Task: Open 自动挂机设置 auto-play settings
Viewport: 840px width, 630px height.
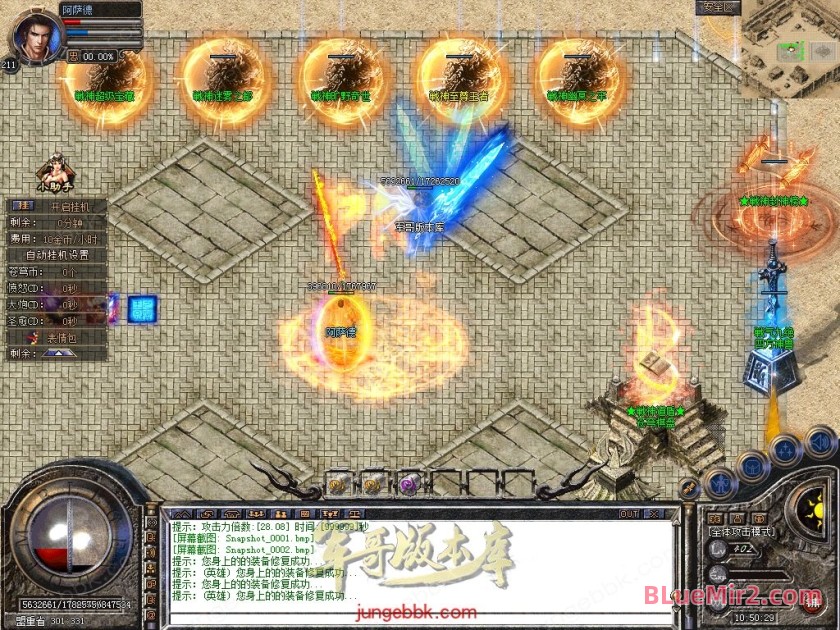Action: pos(56,255)
